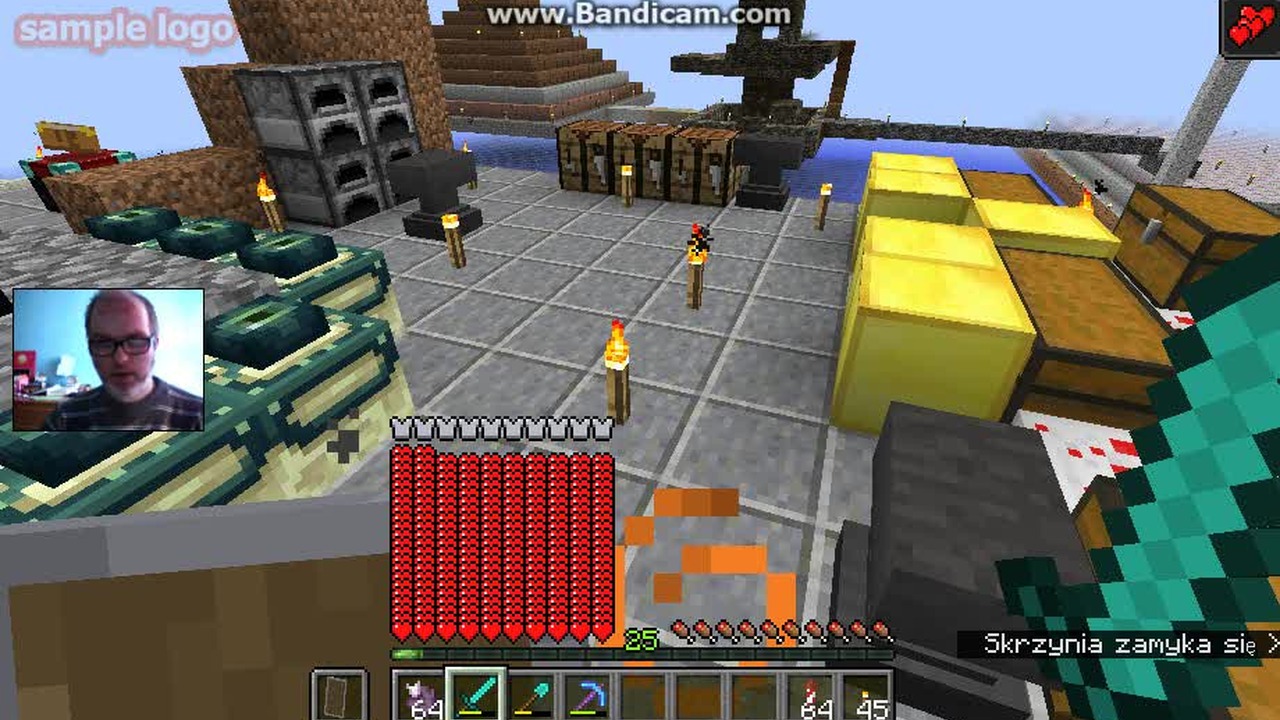This screenshot has height=720, width=1280.
Task: Select the diamond sword hotbar slot
Action: (475, 695)
